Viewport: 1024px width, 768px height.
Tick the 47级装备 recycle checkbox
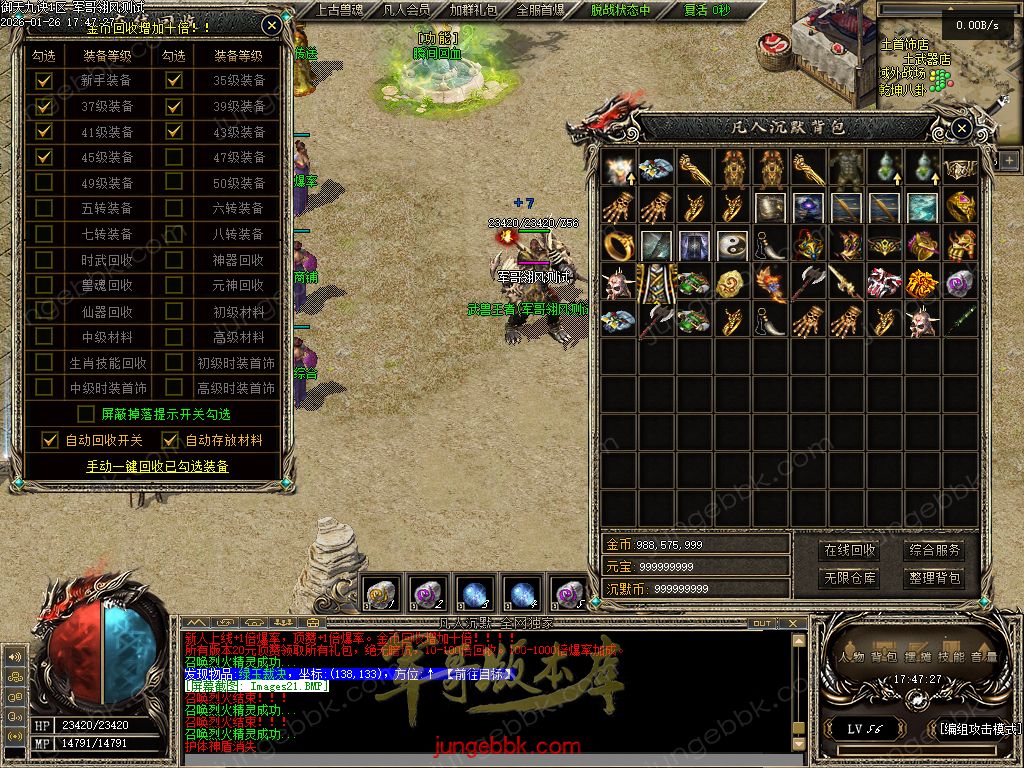(x=174, y=157)
